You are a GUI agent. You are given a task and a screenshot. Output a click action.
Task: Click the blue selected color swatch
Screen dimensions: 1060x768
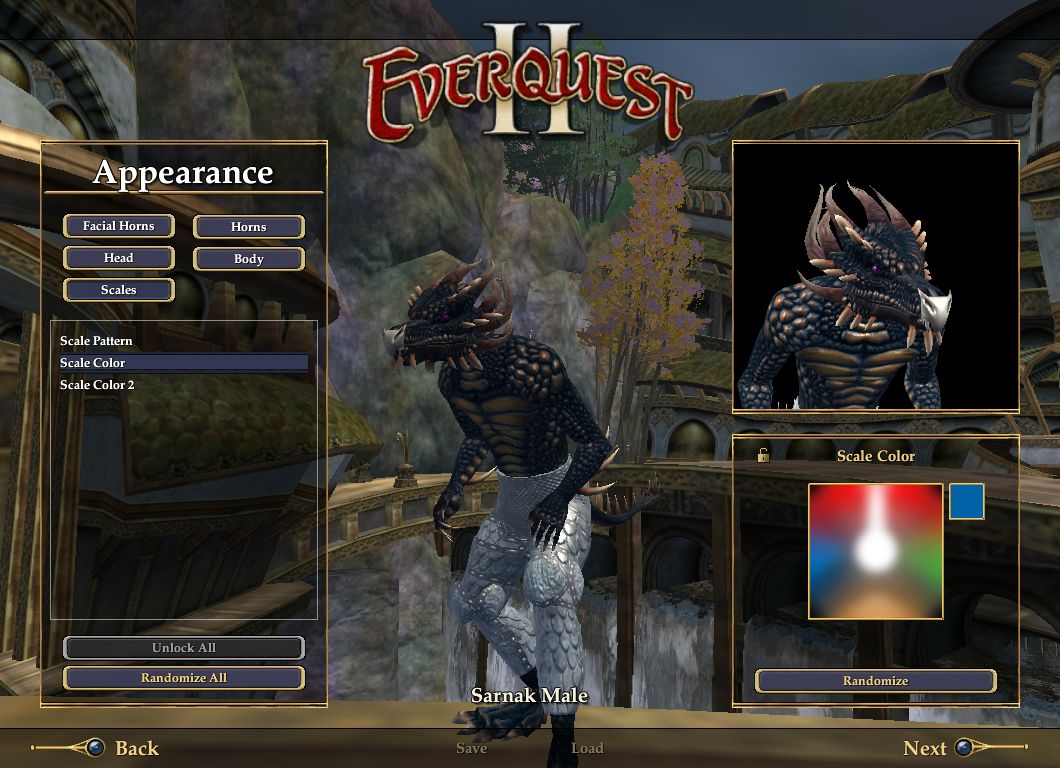coord(966,502)
